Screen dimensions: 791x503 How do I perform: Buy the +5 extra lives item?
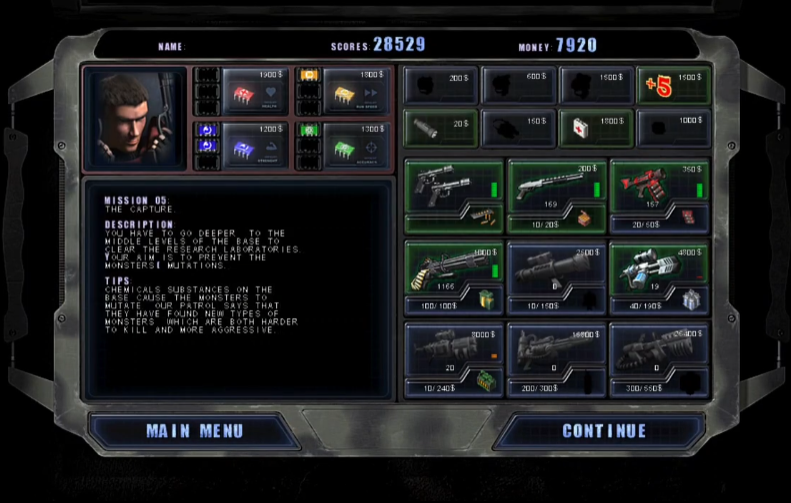(x=674, y=86)
